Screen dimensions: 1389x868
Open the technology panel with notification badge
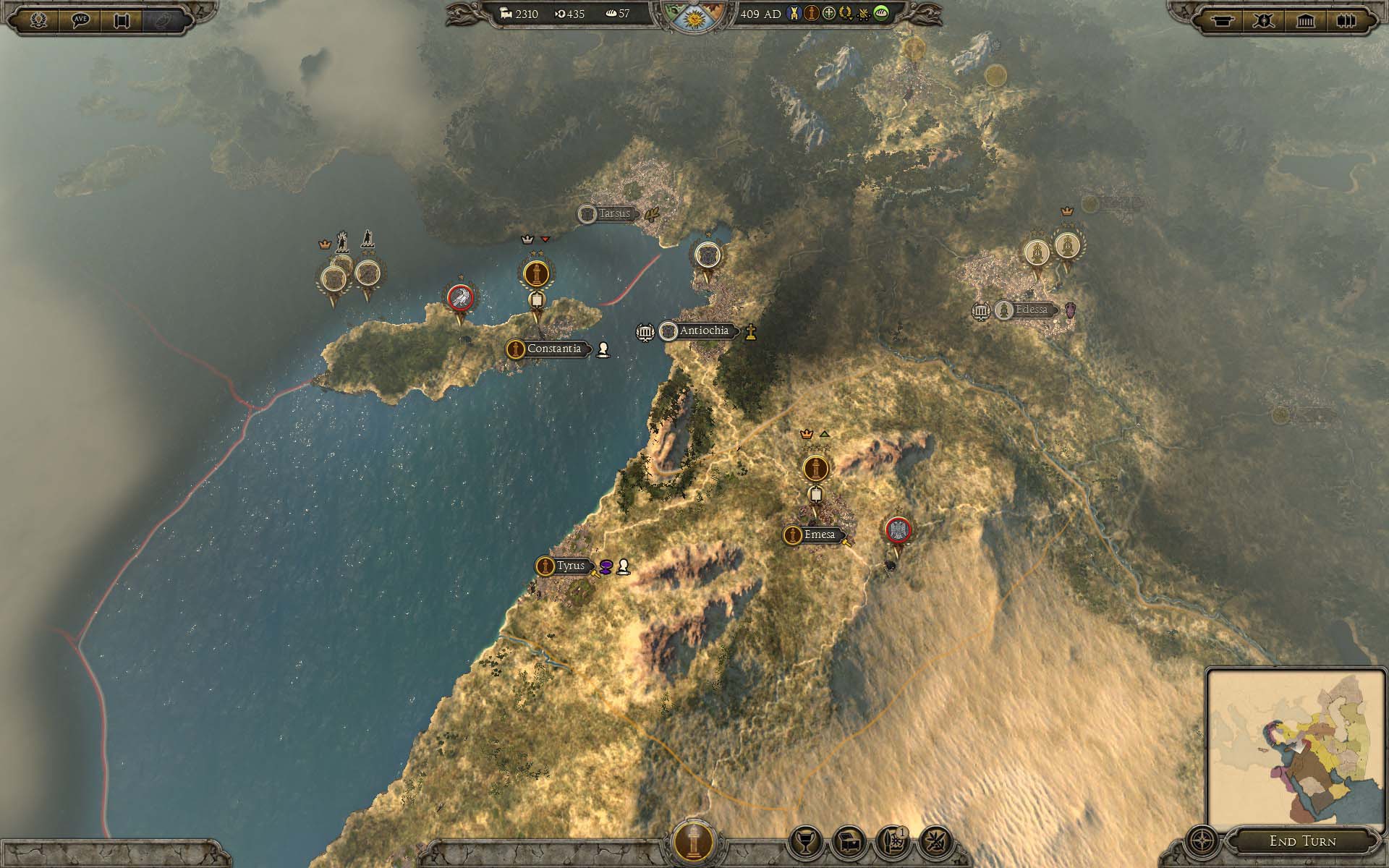pyautogui.click(x=892, y=842)
